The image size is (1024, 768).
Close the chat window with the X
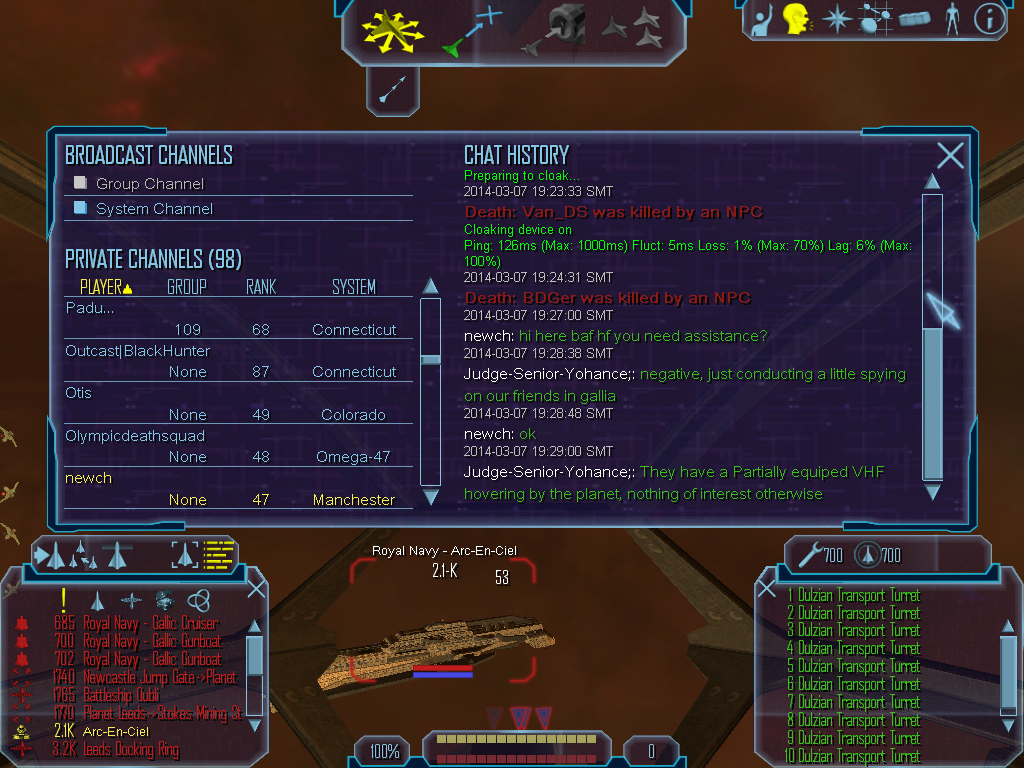[x=950, y=155]
